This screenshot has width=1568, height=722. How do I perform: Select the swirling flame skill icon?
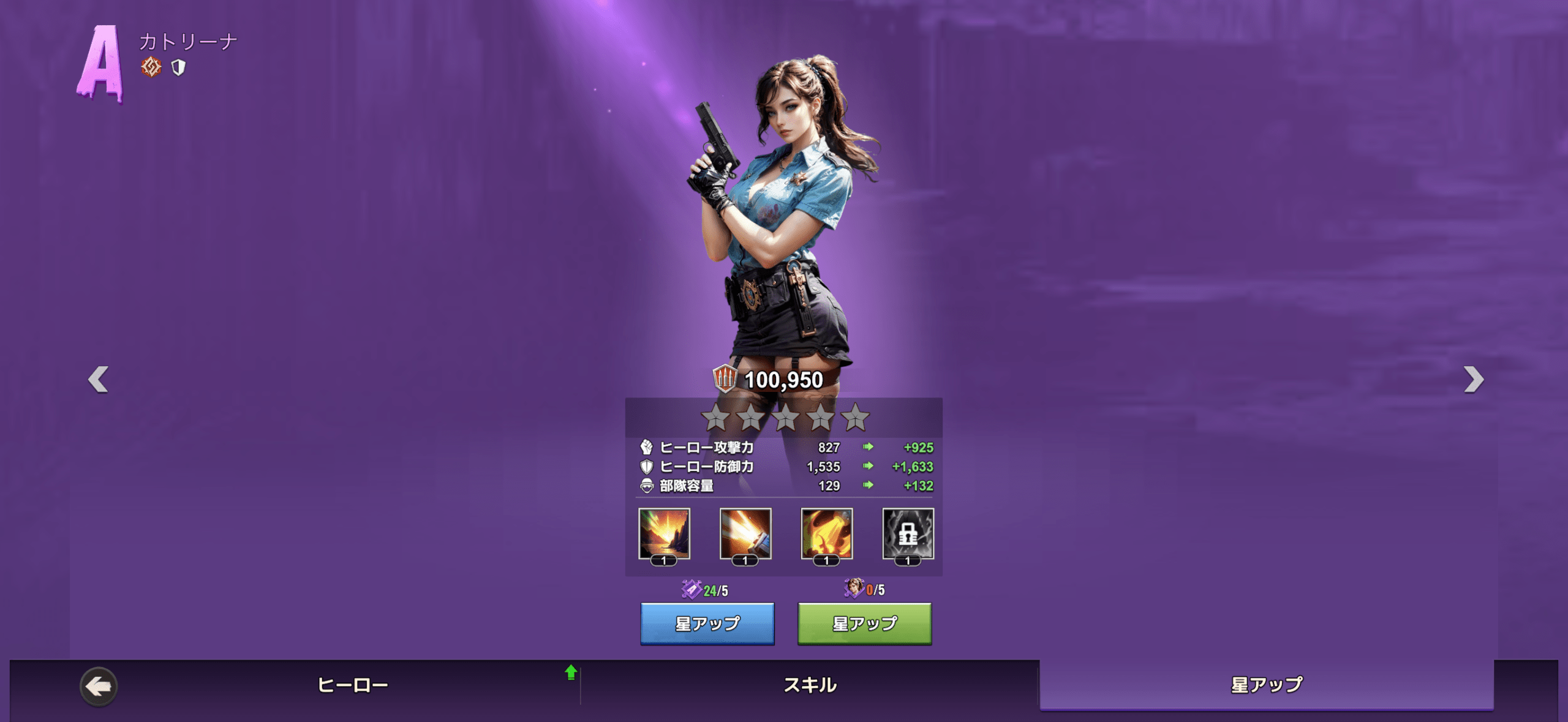827,534
